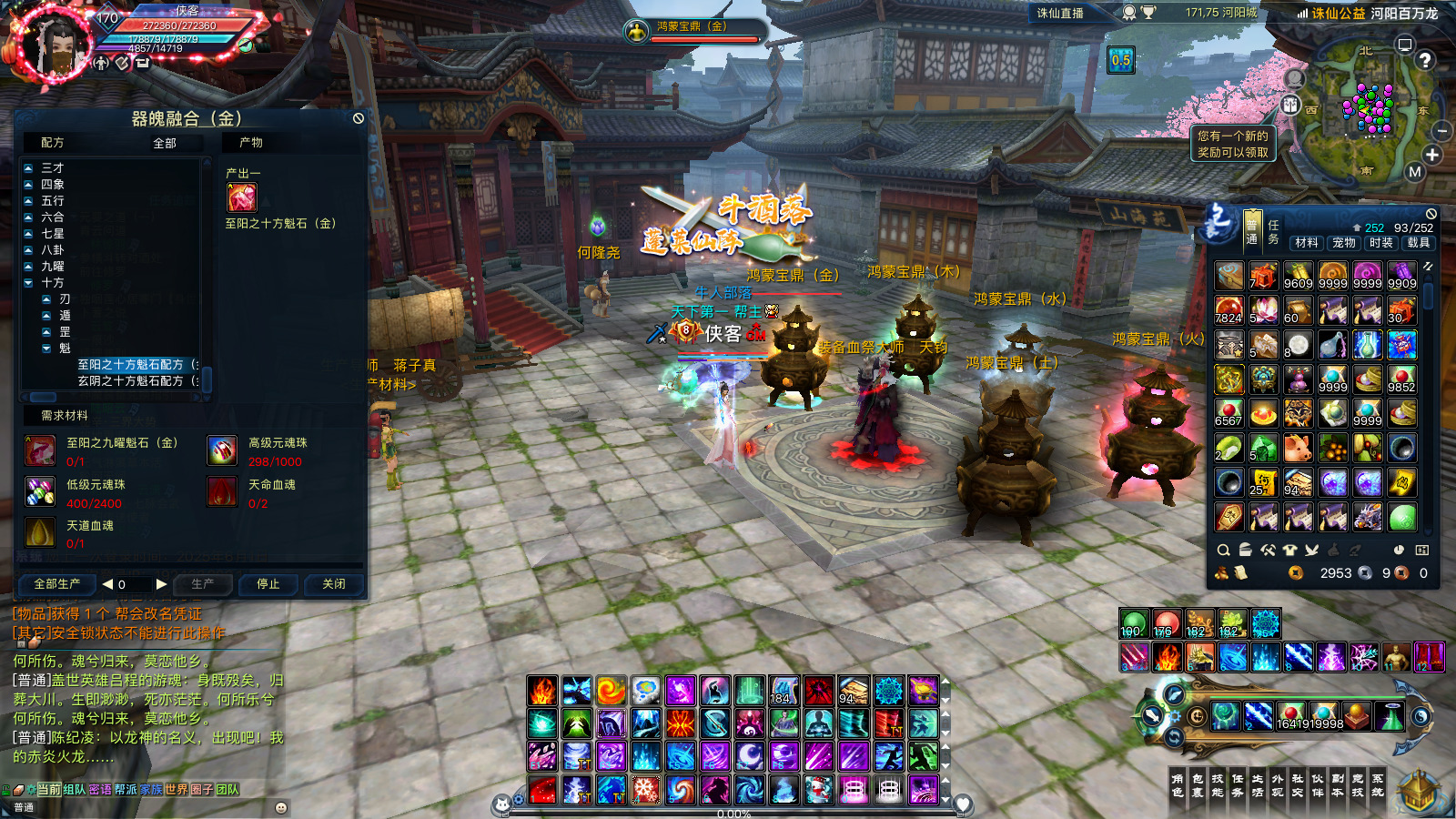Image resolution: width=1456 pixels, height=819 pixels.
Task: Open the help question mark icon
Action: (x=1425, y=60)
